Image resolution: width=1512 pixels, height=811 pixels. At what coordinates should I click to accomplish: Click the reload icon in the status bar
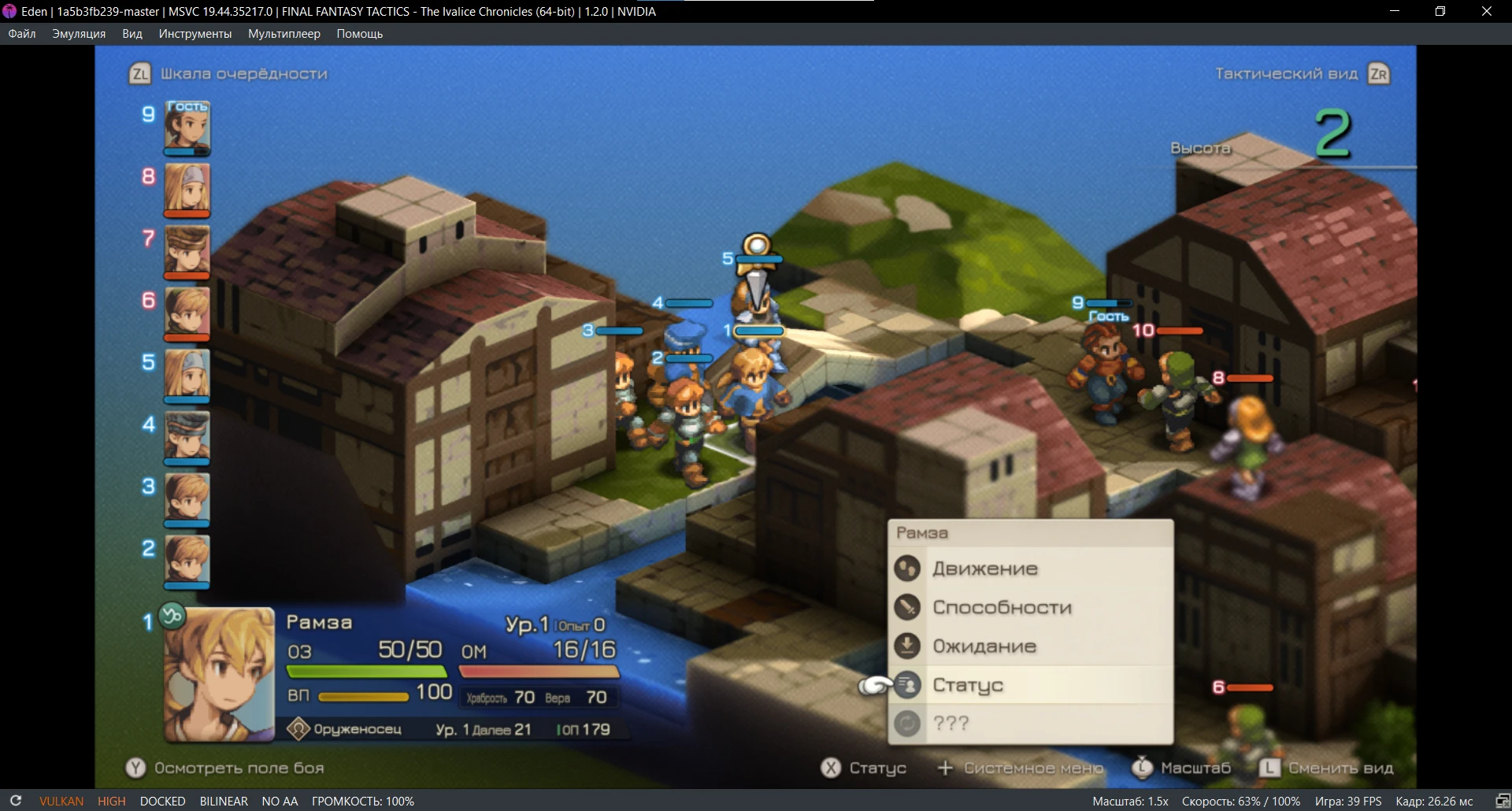coord(16,801)
